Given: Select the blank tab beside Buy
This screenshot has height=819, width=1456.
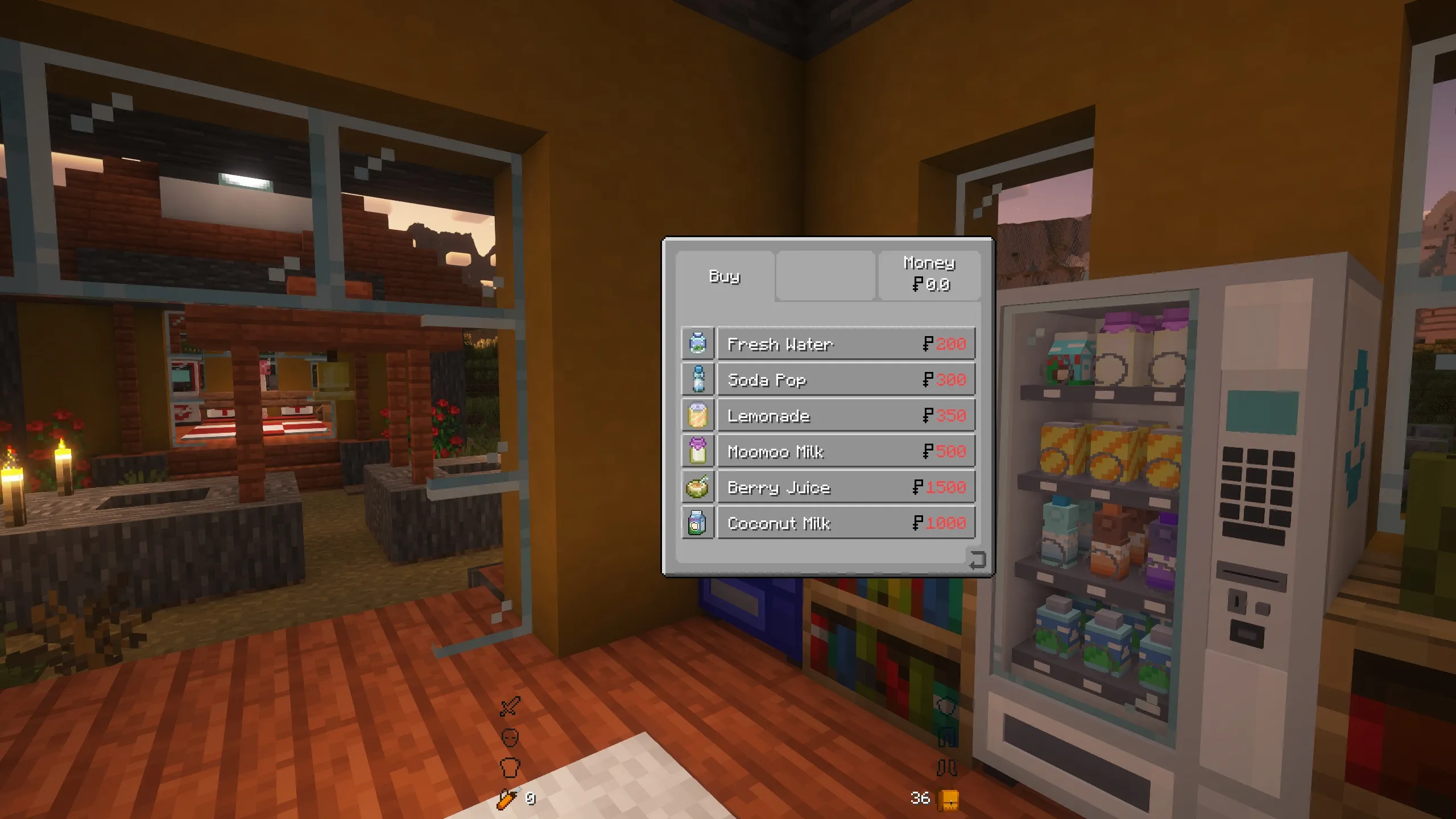Looking at the screenshot, I should pos(825,277).
